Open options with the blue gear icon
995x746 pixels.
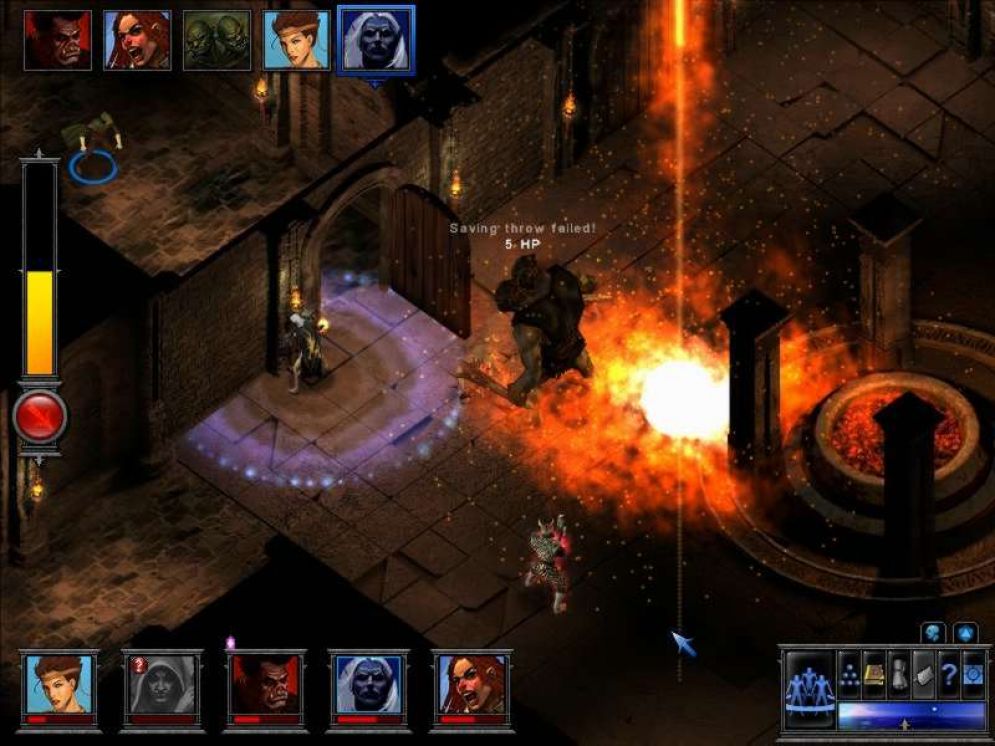click(973, 674)
